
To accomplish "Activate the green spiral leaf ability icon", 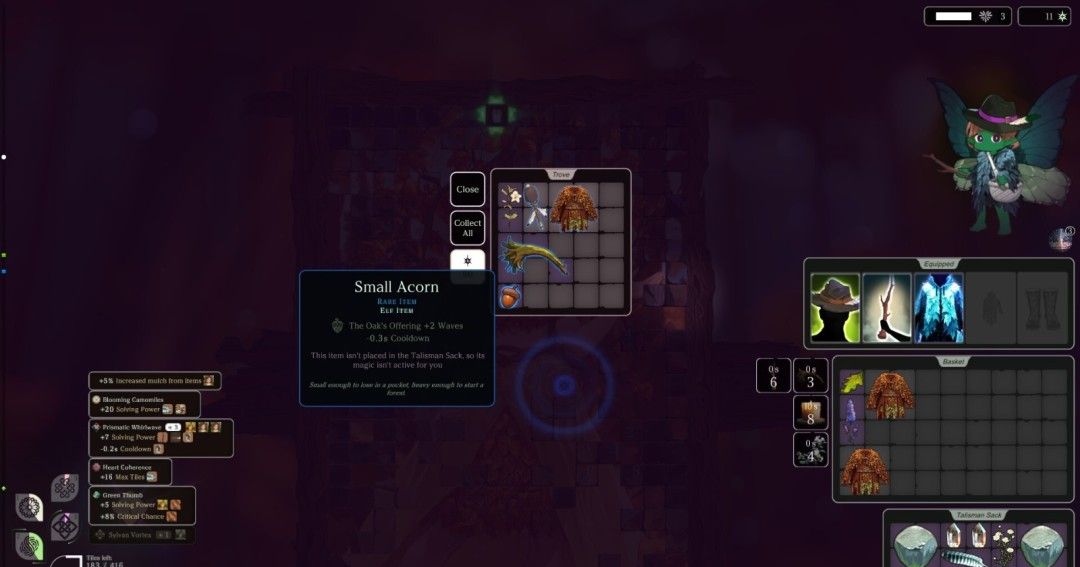I will 29,545.
